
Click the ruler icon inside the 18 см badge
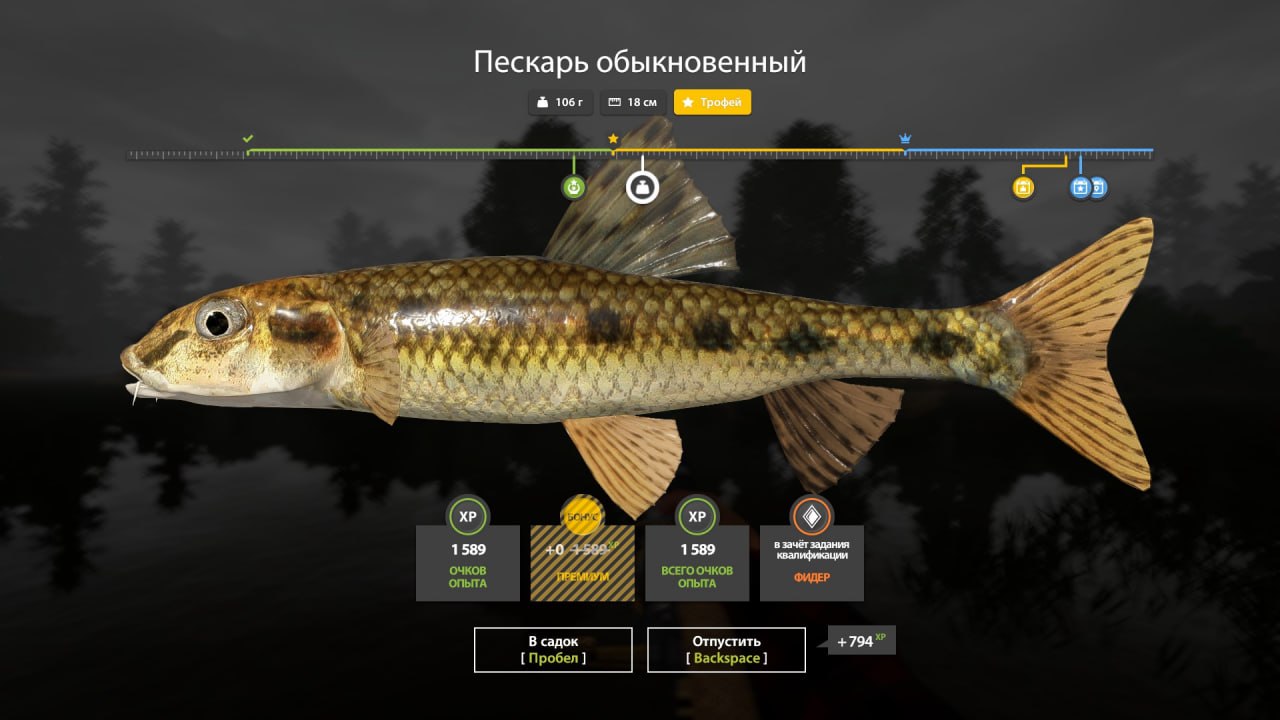pos(614,102)
